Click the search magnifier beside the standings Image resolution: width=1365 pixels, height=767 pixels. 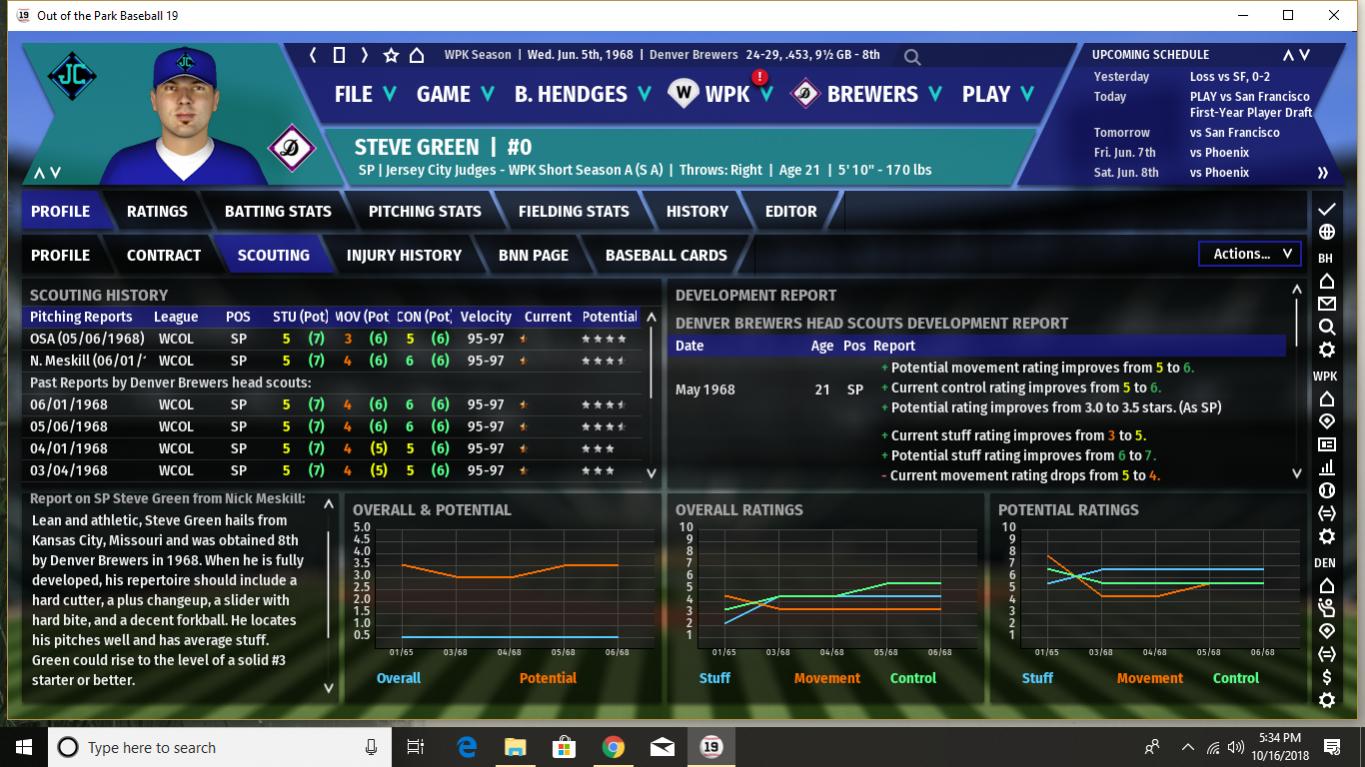912,57
